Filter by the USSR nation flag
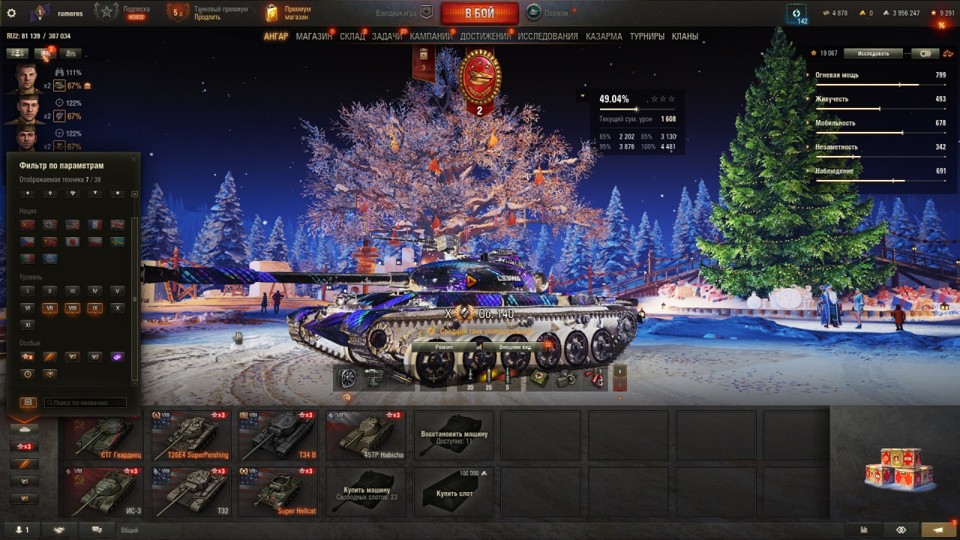This screenshot has height=540, width=960. (x=26, y=224)
